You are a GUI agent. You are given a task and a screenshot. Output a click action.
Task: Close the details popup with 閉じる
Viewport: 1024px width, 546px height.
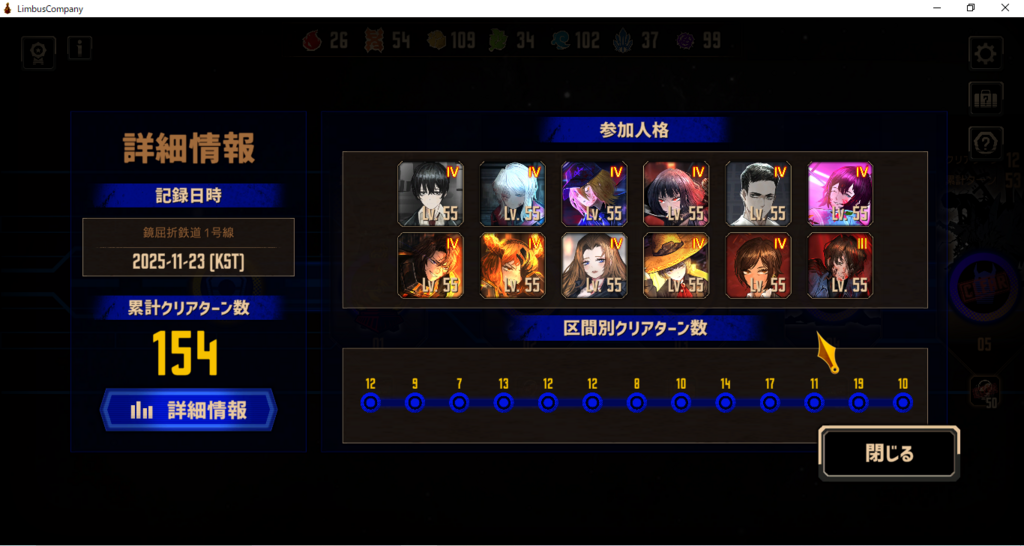(x=889, y=453)
